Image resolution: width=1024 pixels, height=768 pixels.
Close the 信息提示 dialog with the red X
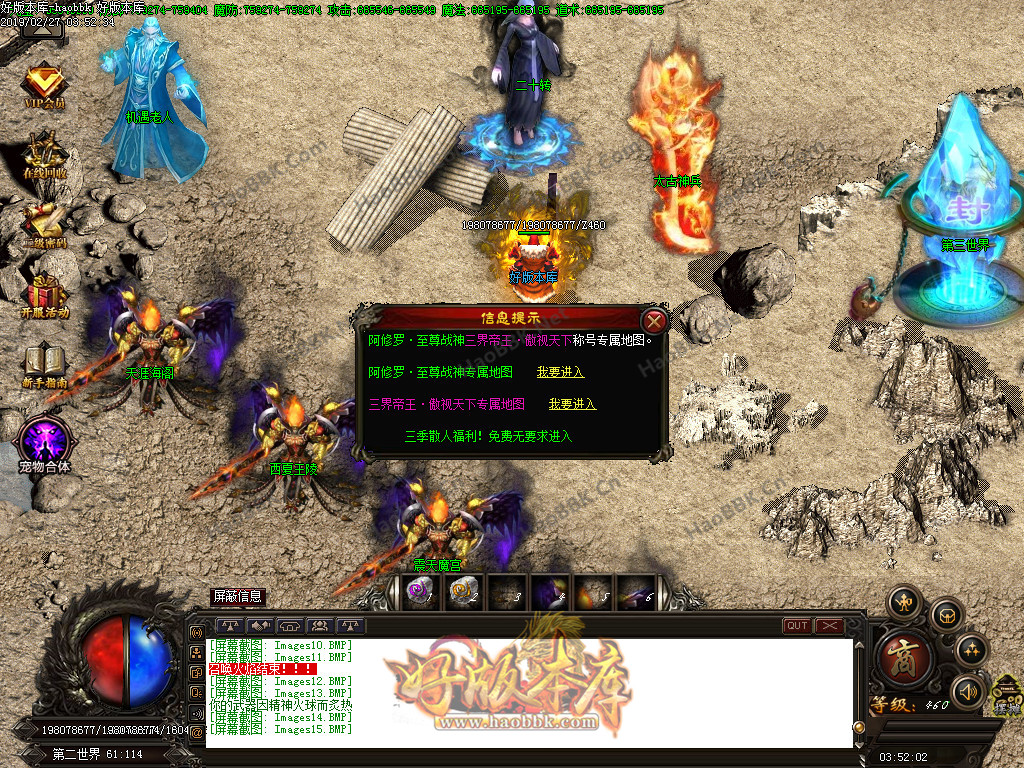[x=654, y=320]
